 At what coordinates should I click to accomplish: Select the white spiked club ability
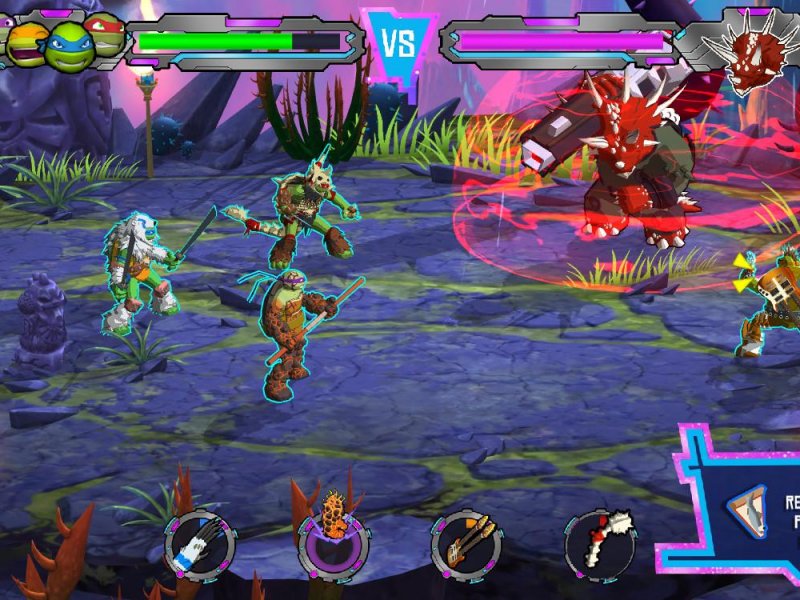(x=600, y=546)
